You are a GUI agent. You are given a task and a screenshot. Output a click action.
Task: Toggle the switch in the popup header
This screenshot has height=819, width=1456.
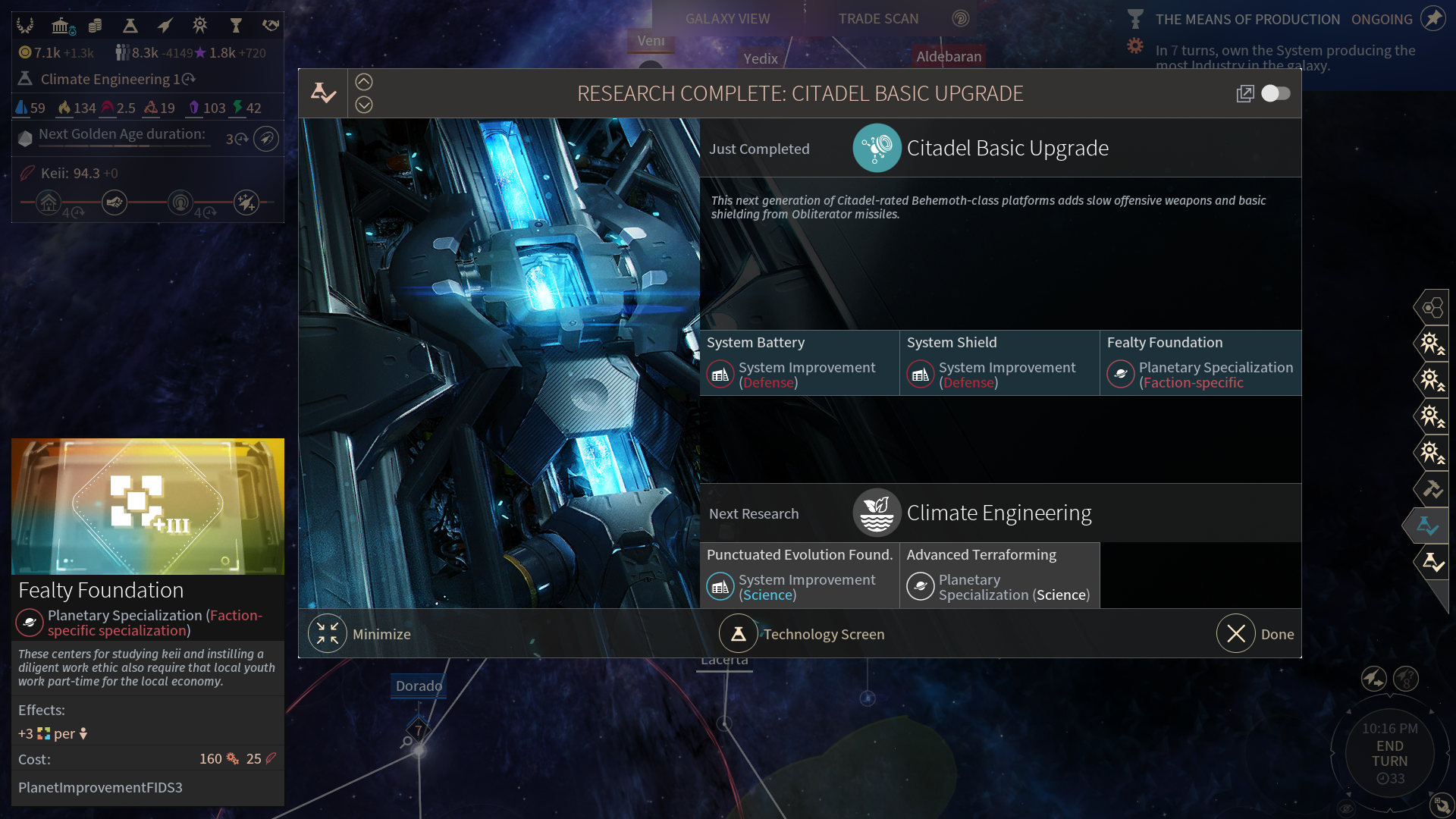click(1276, 93)
